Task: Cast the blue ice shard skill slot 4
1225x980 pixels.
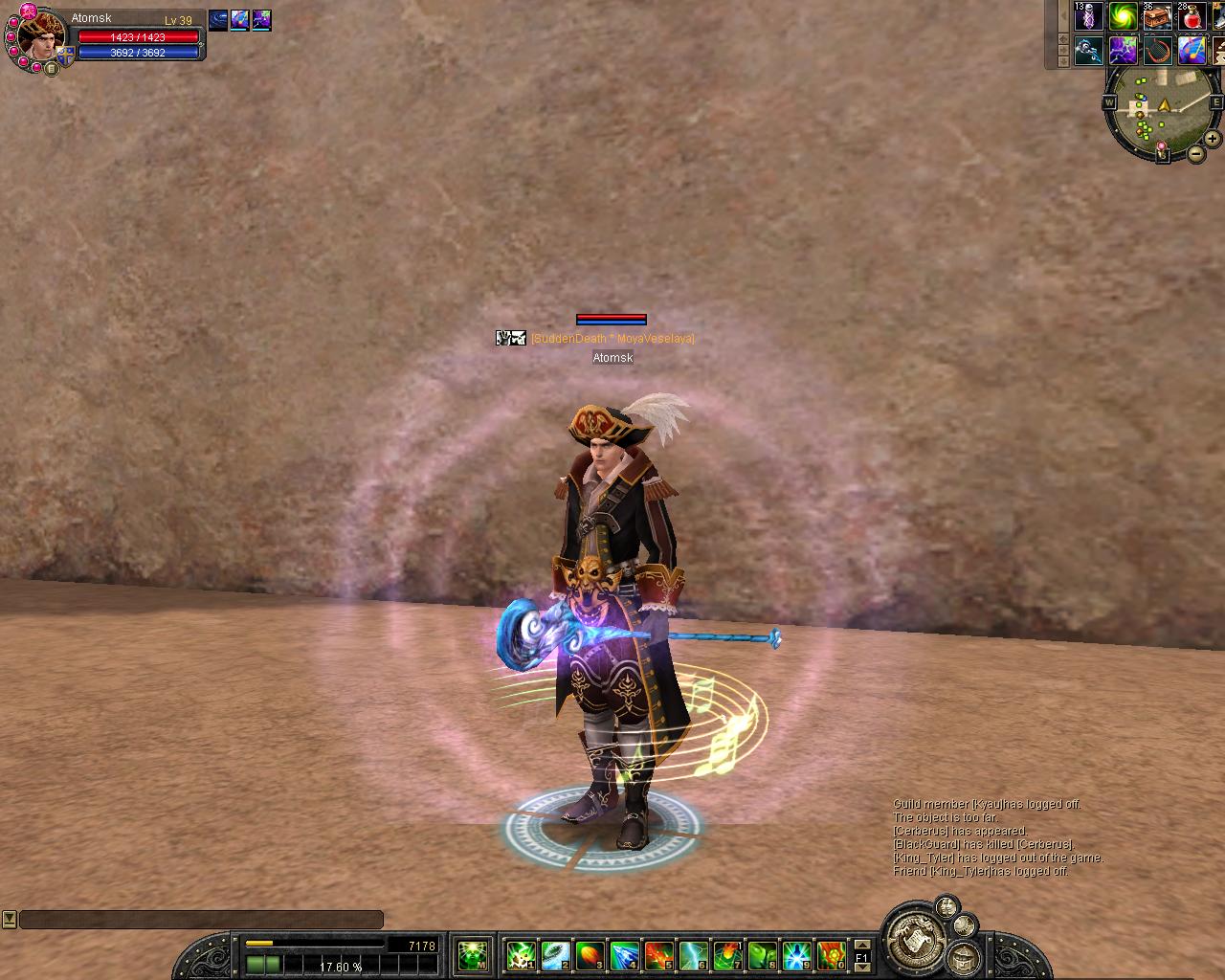Action: click(624, 954)
